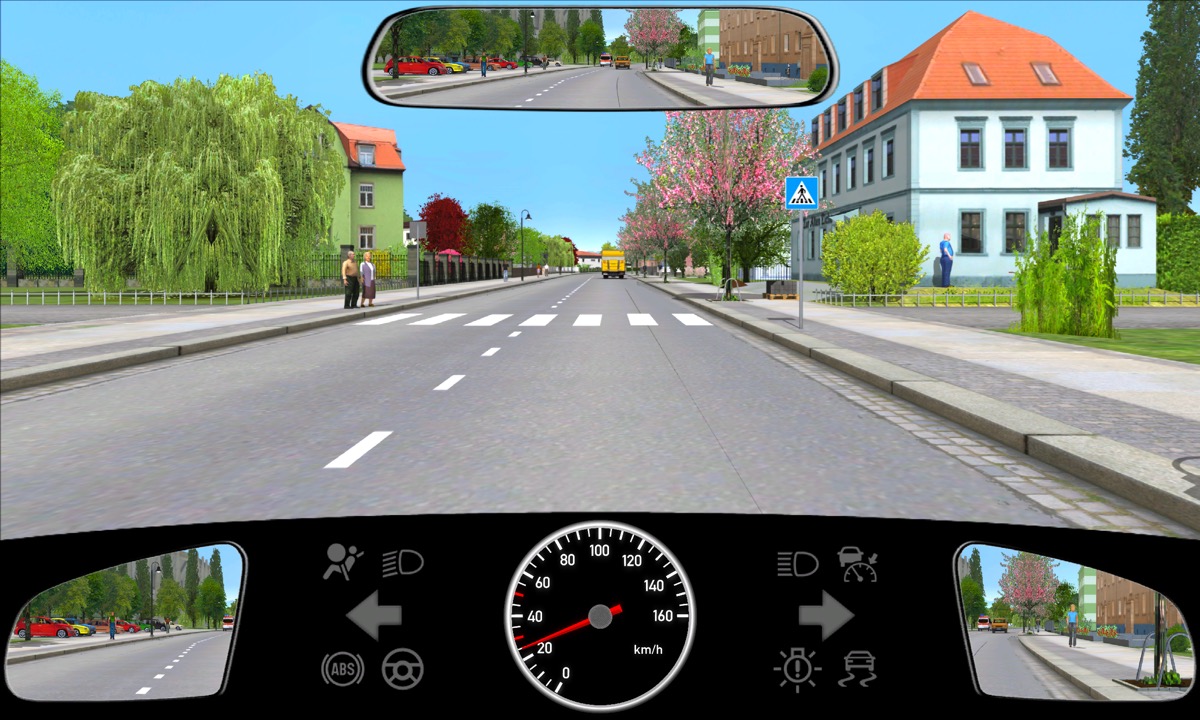Toggle the high beam headlight icon
This screenshot has height=720, width=1200.
(x=797, y=564)
